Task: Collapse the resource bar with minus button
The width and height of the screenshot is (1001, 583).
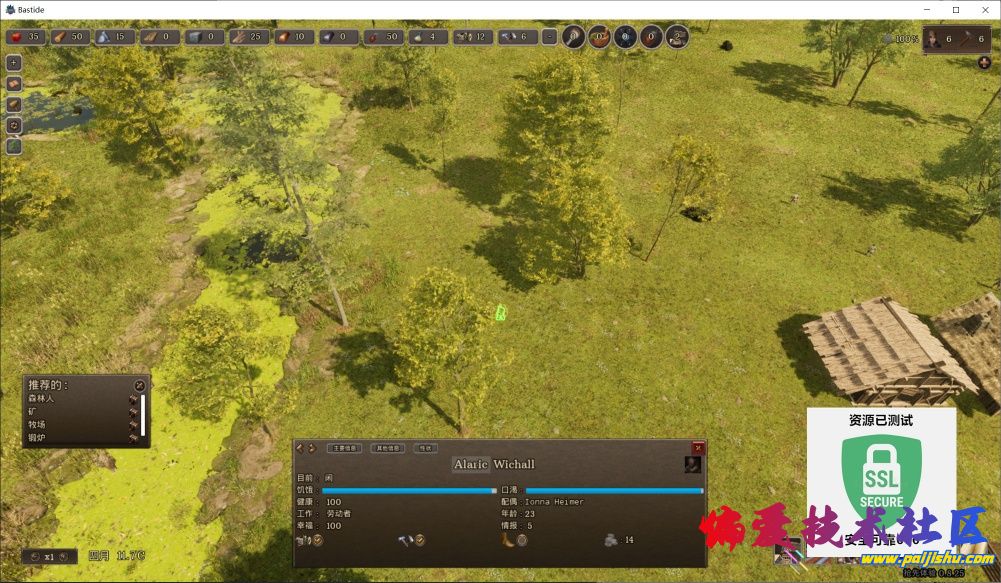Action: coord(549,37)
